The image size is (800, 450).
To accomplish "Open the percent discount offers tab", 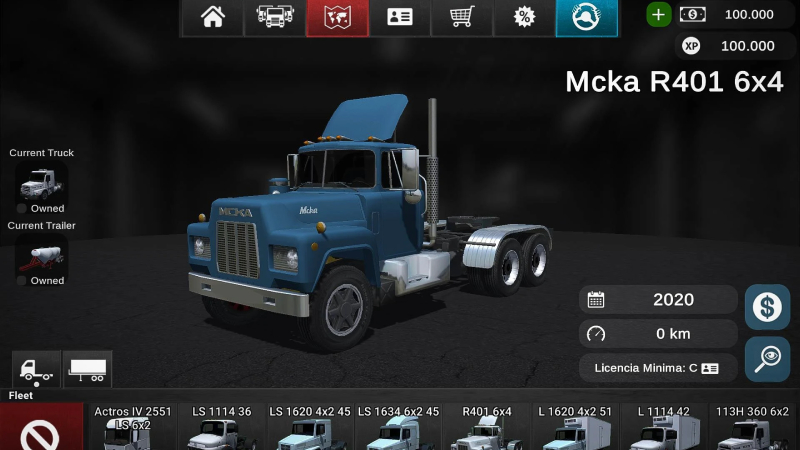I will (524, 17).
